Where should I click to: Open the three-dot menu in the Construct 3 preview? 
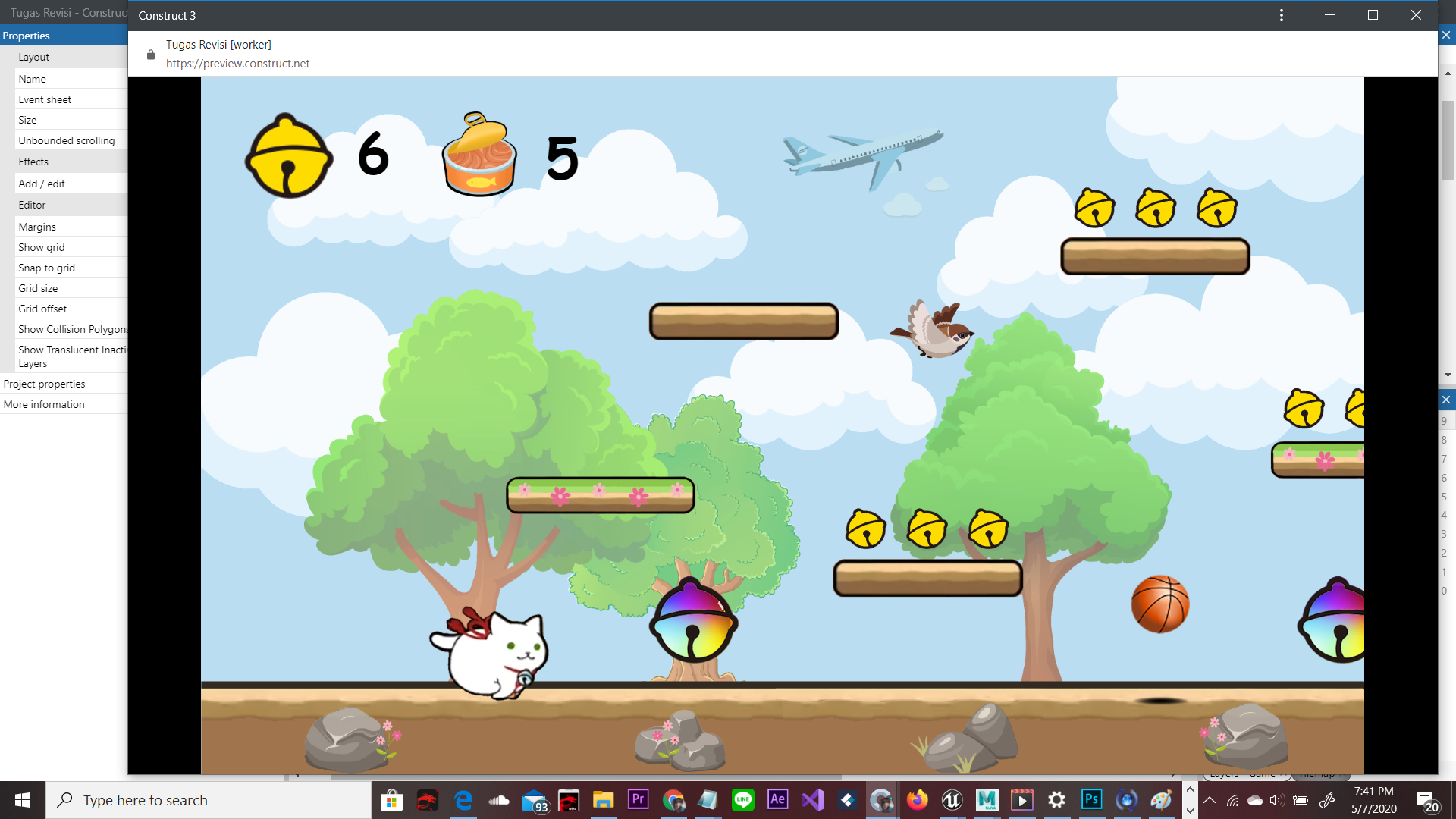pyautogui.click(x=1282, y=14)
